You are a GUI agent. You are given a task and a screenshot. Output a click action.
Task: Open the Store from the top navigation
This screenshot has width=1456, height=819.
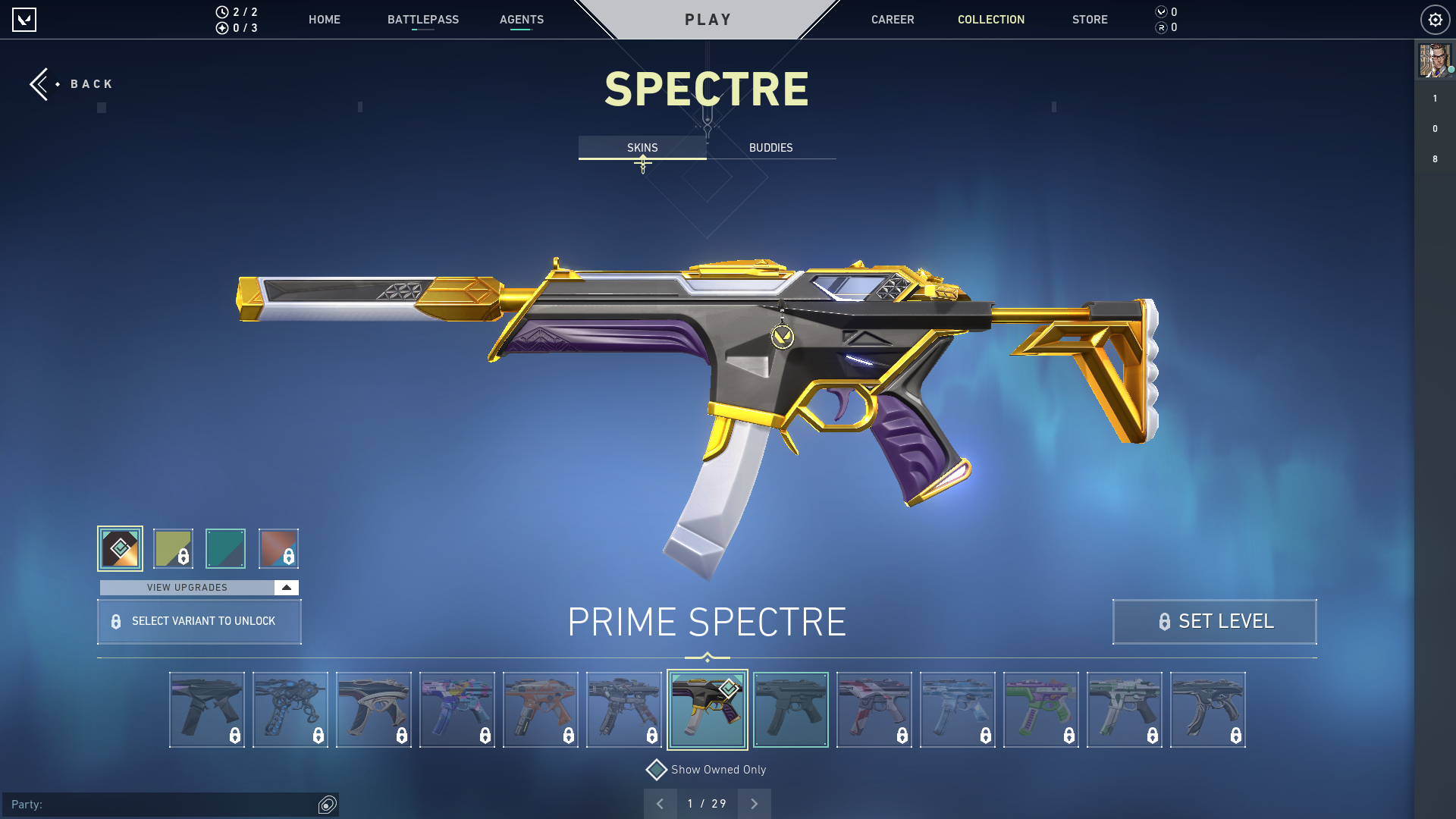(1090, 20)
